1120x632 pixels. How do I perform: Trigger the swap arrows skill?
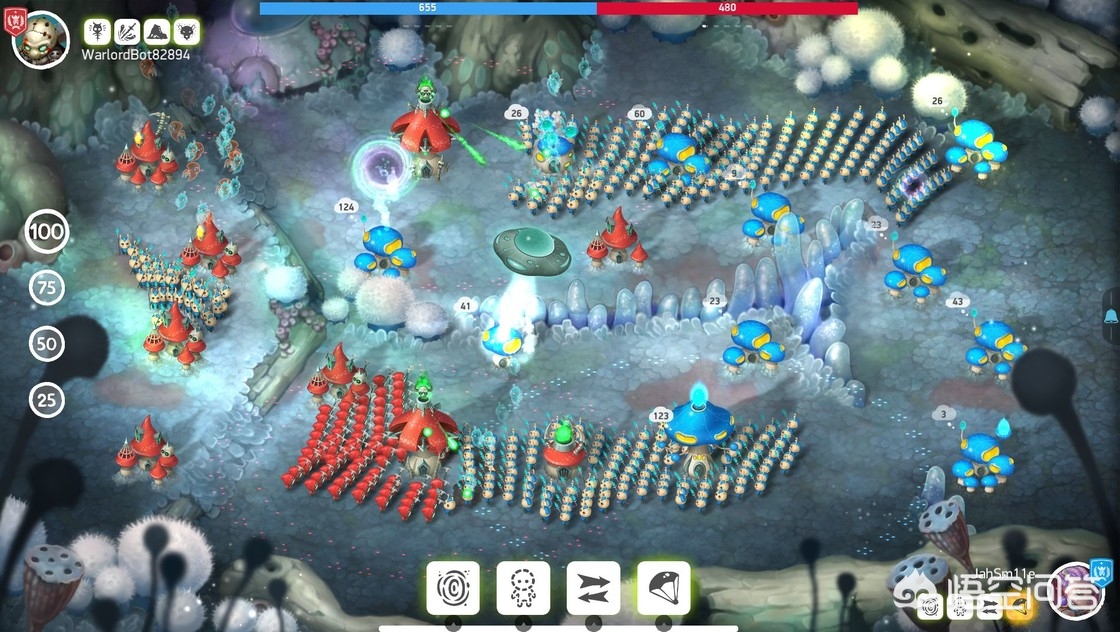coord(593,587)
